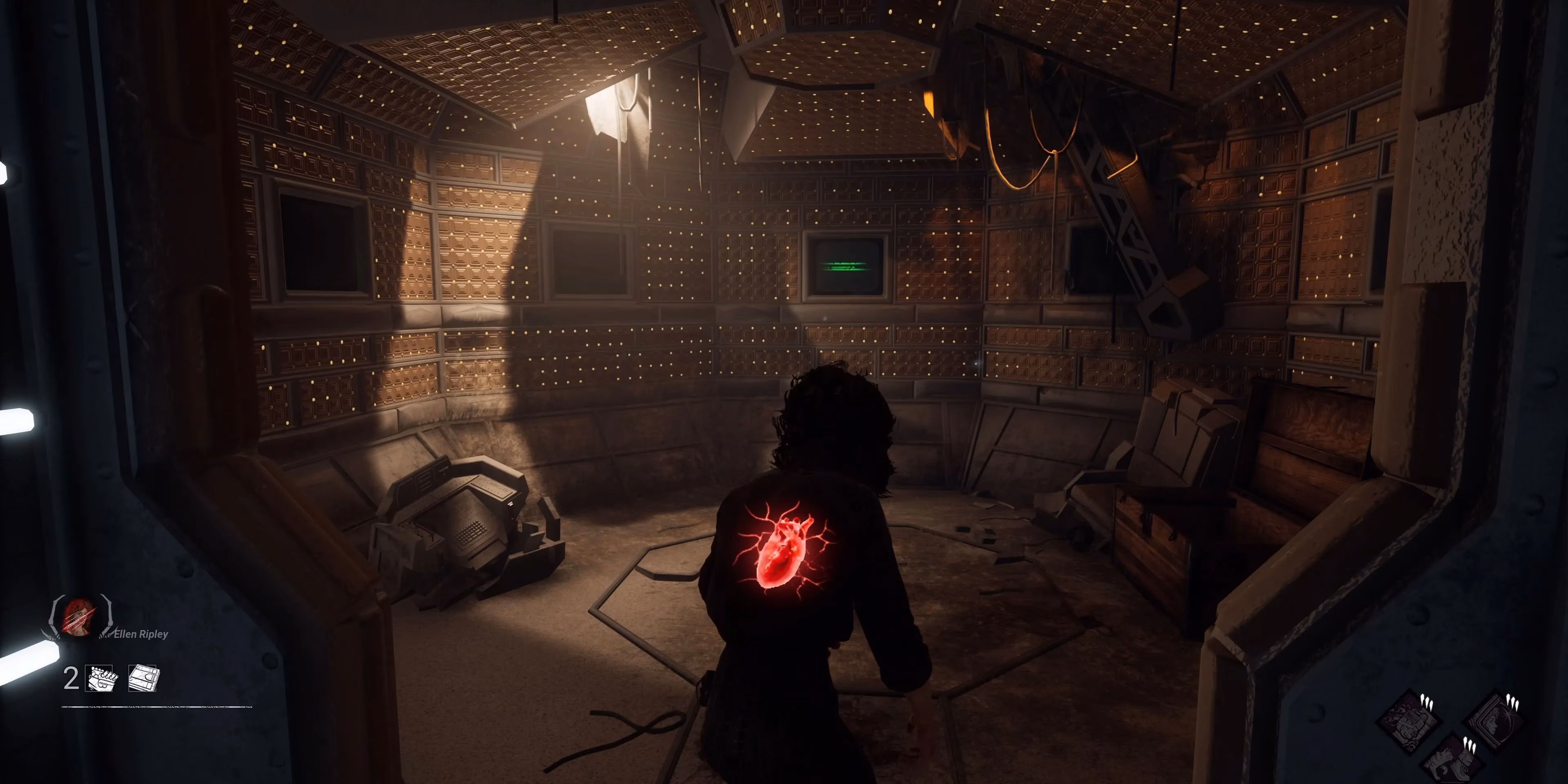Toggle the token pips on the astronaut perk
Viewport: 1568px width, 784px height.
click(x=1512, y=703)
